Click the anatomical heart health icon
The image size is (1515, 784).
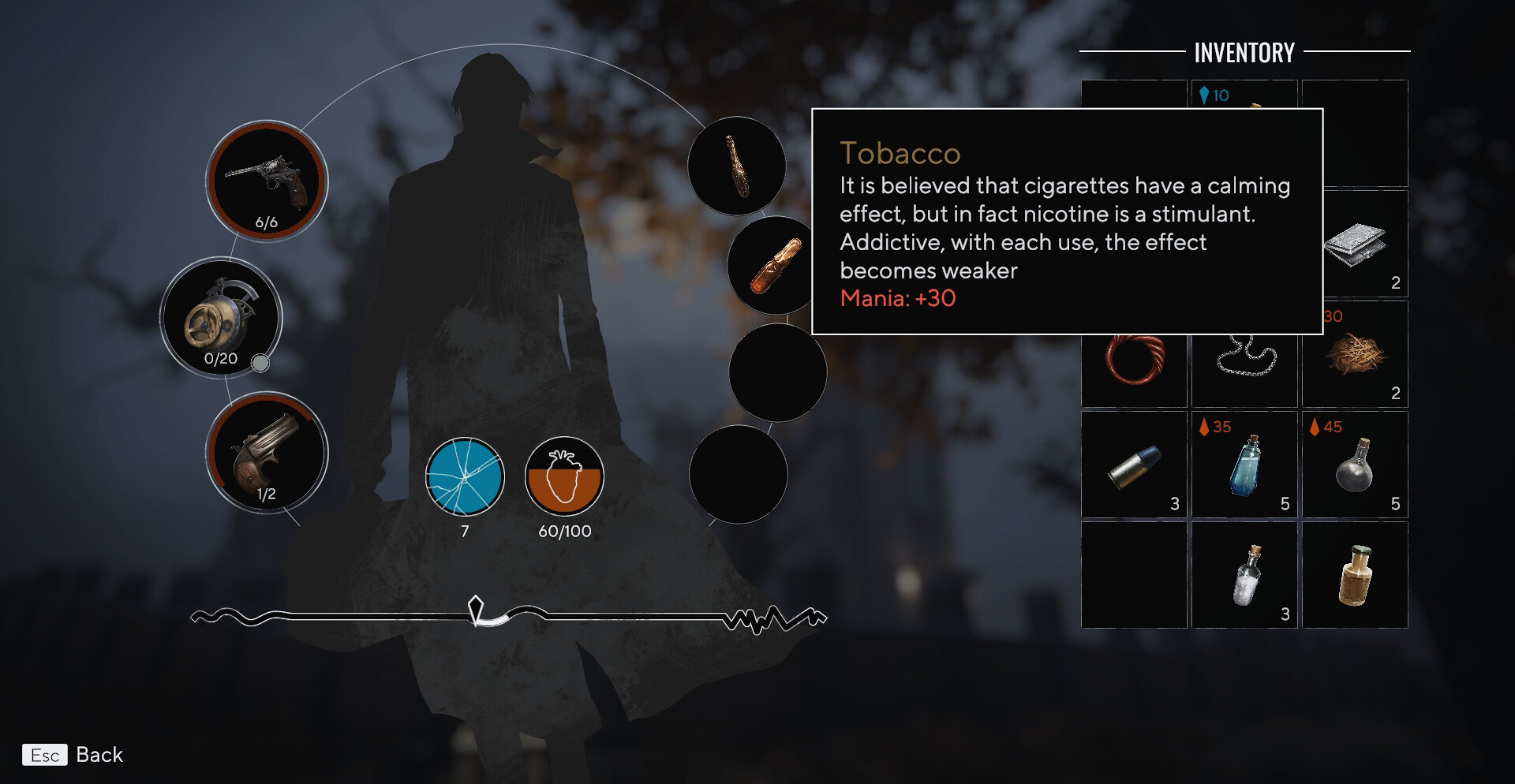564,477
